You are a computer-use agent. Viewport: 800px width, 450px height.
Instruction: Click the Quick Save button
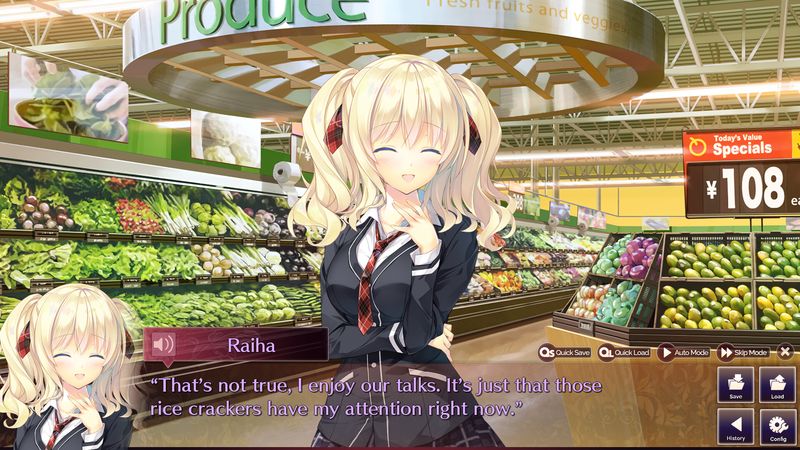[565, 352]
